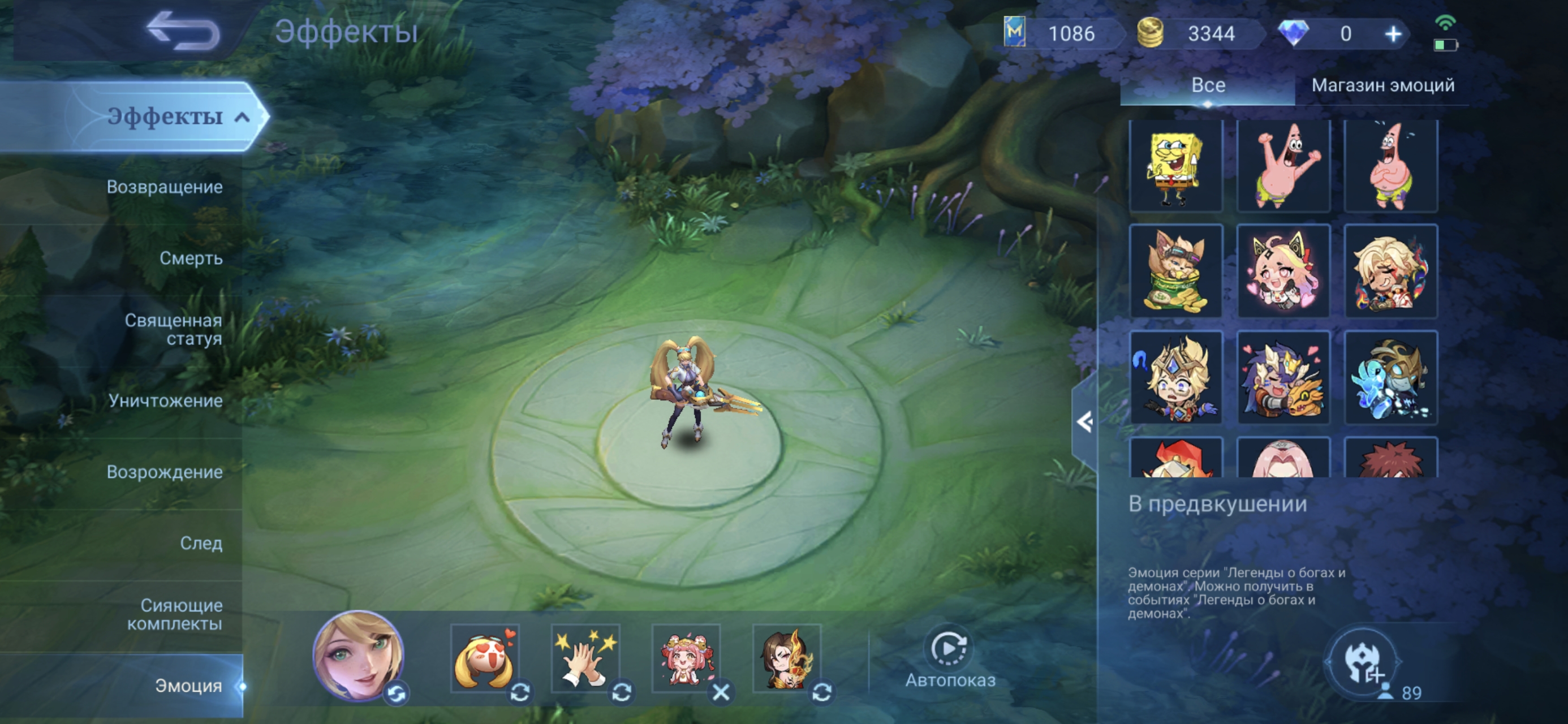The width and height of the screenshot is (1568, 724).
Task: Select the fox with money bag emote
Action: click(x=1175, y=271)
